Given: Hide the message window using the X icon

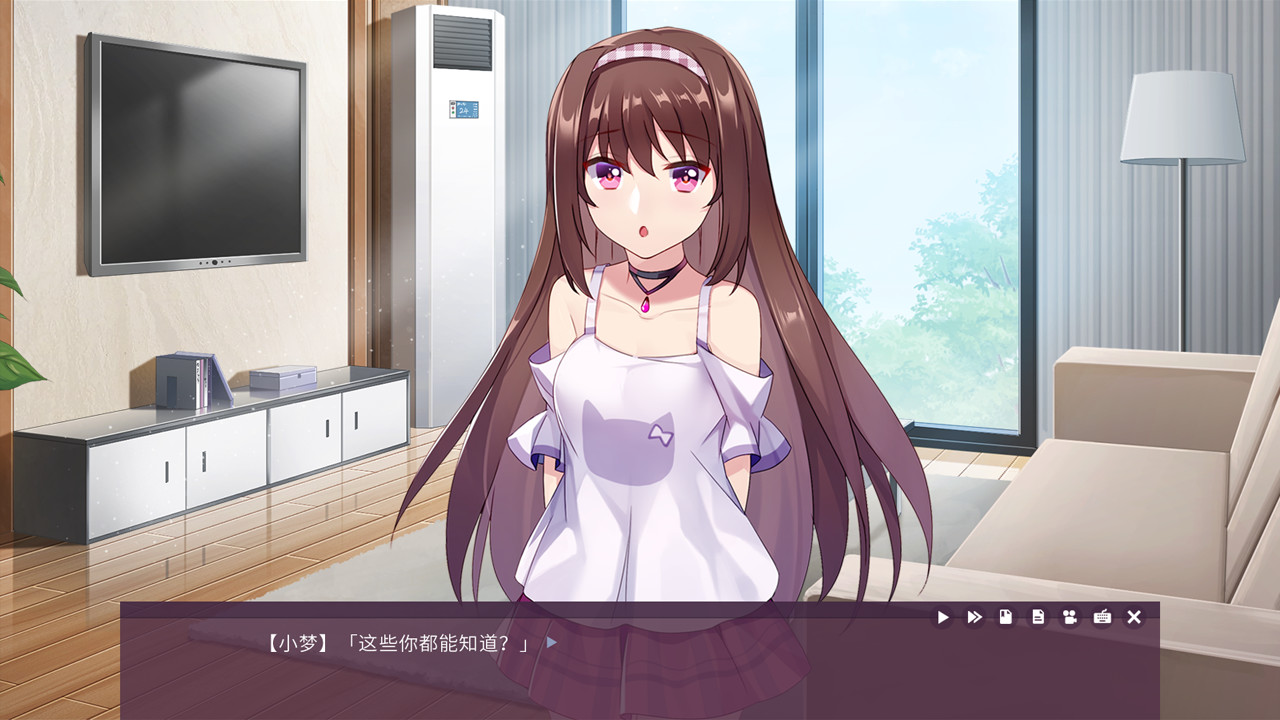Looking at the screenshot, I should pyautogui.click(x=1134, y=617).
